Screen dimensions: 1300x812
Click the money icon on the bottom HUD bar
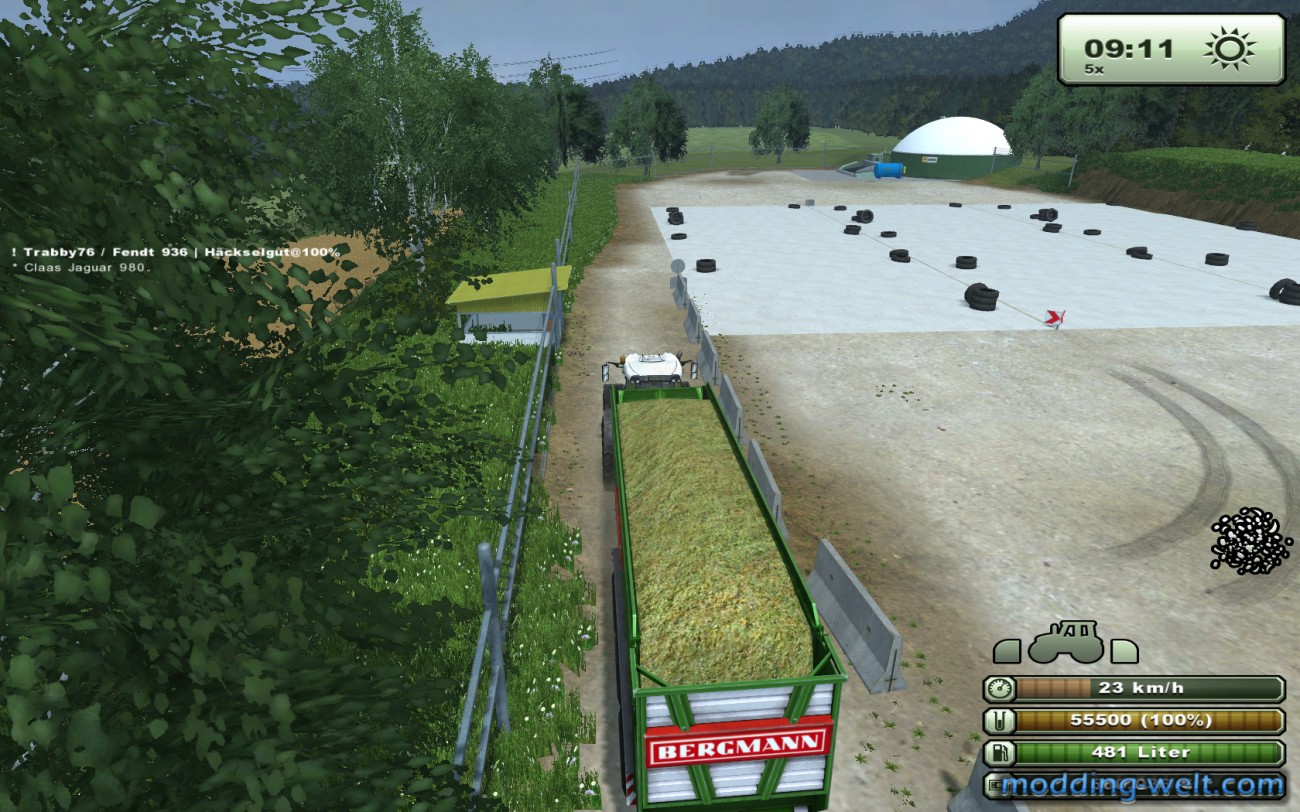pos(996,786)
